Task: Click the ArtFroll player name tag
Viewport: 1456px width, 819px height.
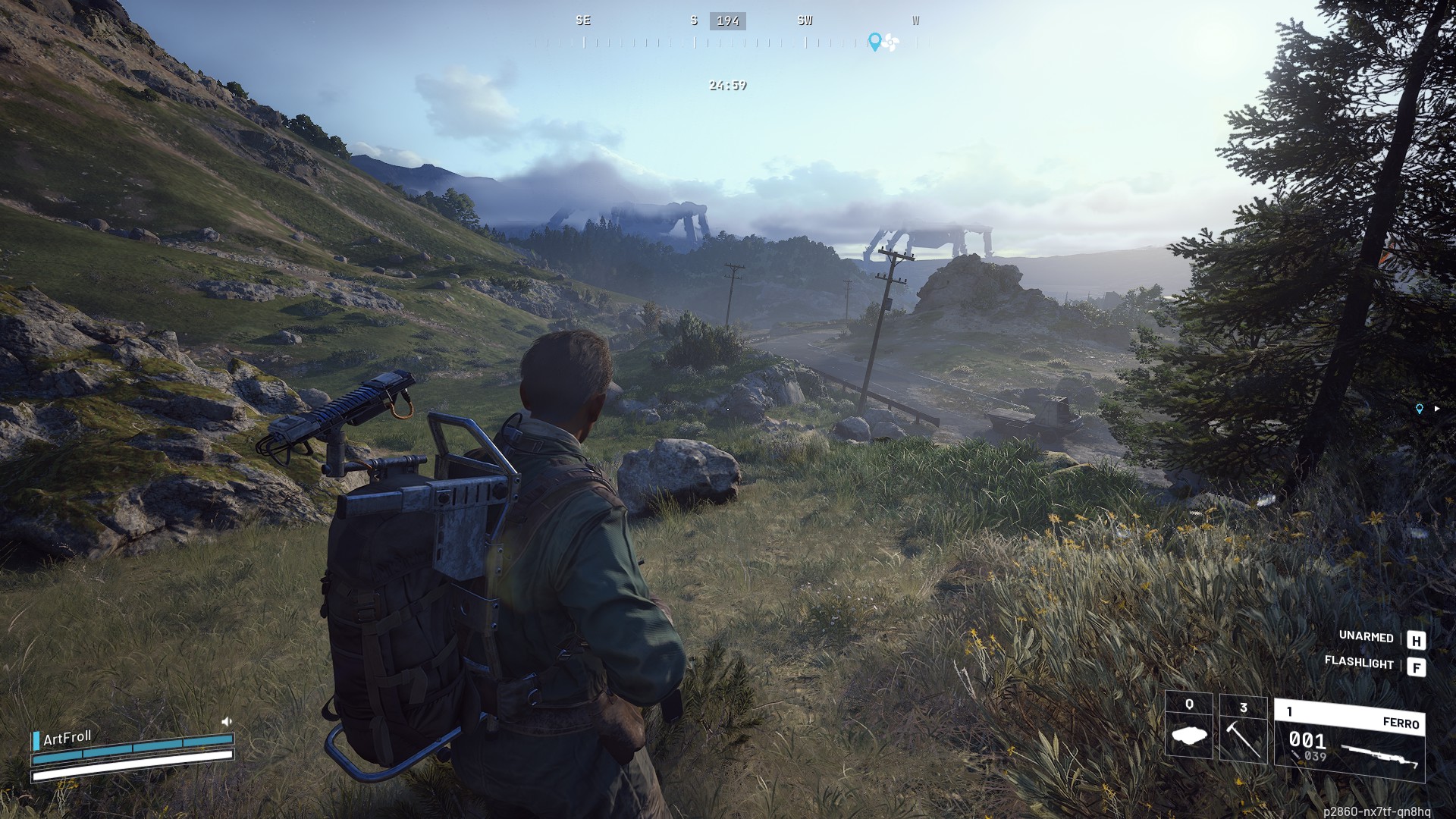Action: pos(67,738)
